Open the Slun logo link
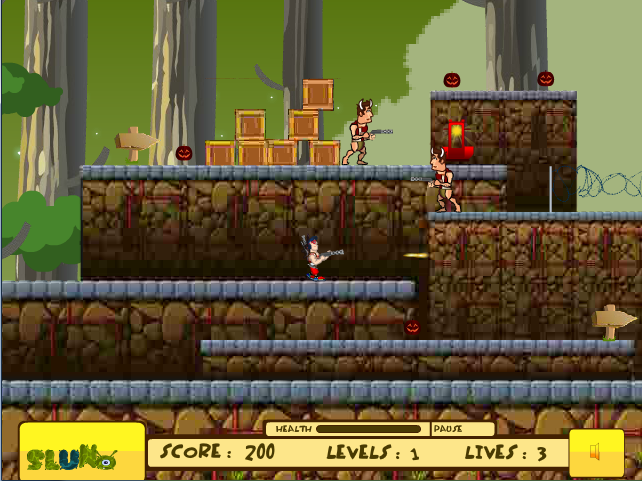642x481 pixels. pyautogui.click(x=82, y=451)
